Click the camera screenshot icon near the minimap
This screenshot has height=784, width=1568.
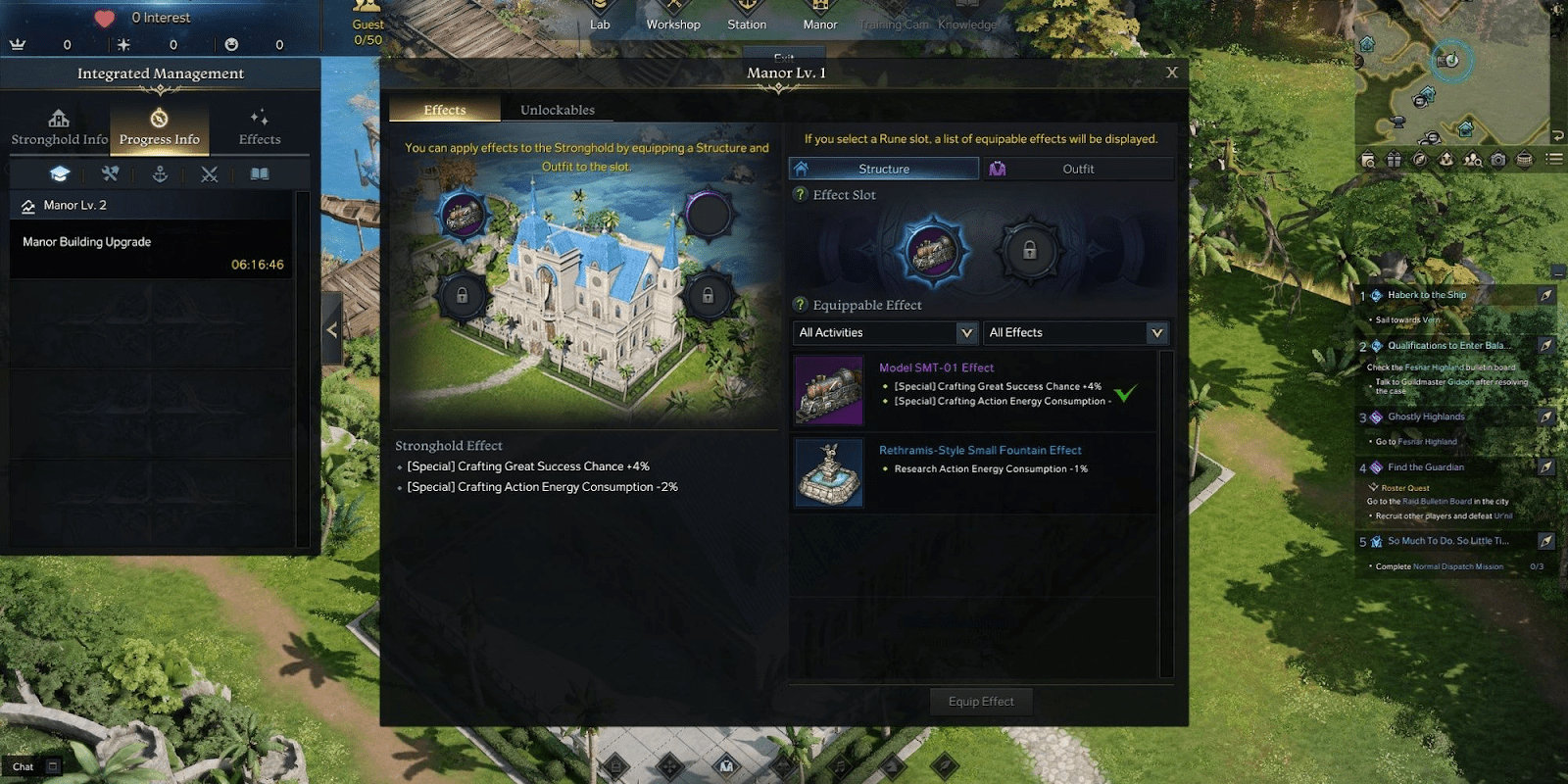click(1498, 159)
